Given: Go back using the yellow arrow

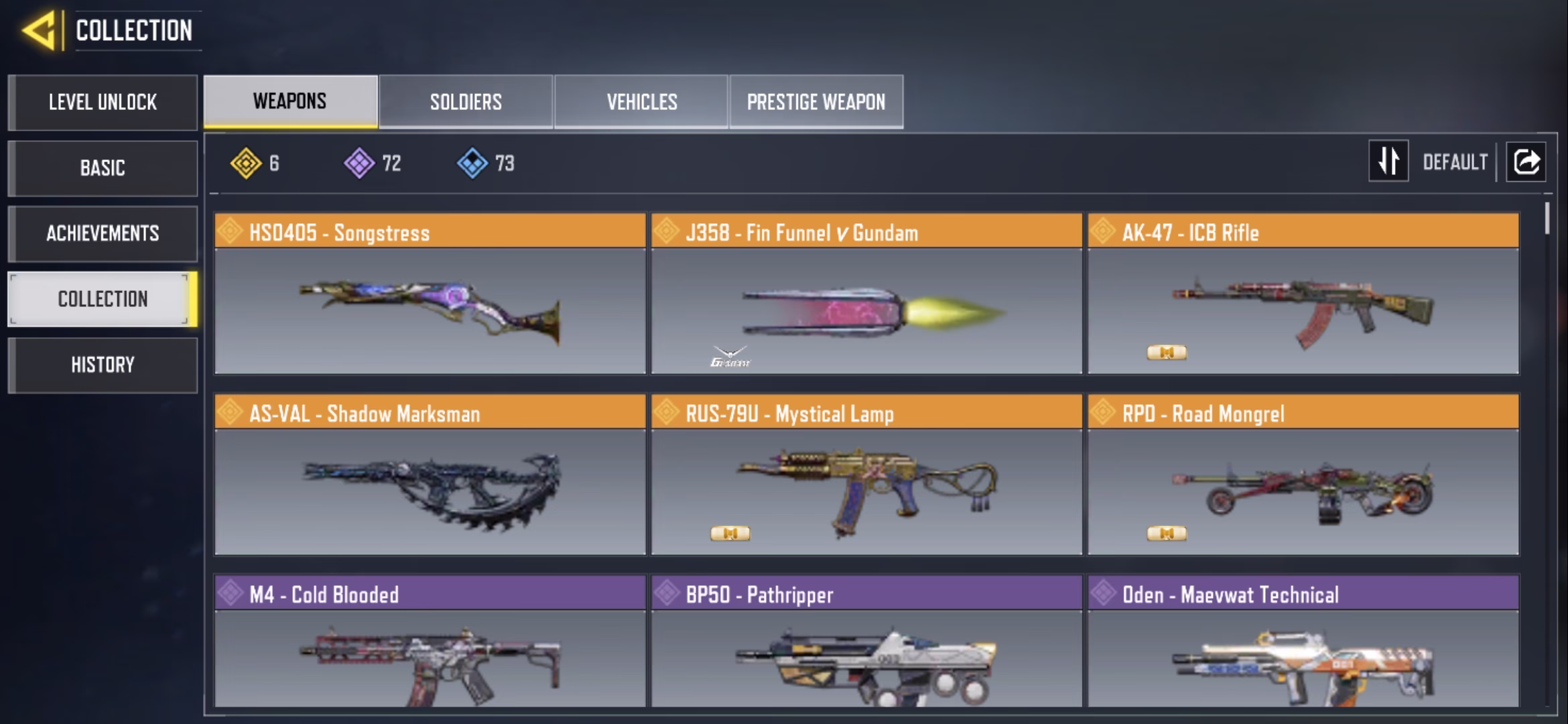Looking at the screenshot, I should [39, 31].
